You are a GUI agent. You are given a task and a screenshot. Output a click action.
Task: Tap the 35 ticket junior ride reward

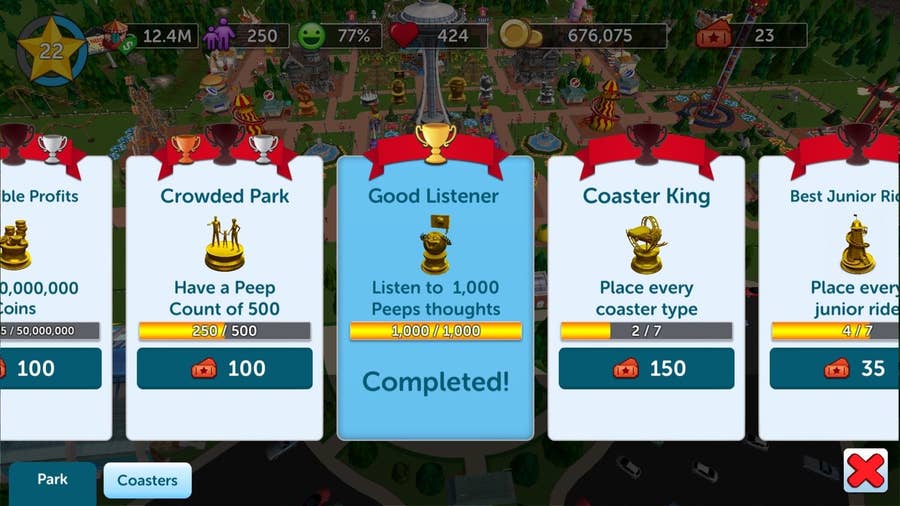tap(835, 368)
